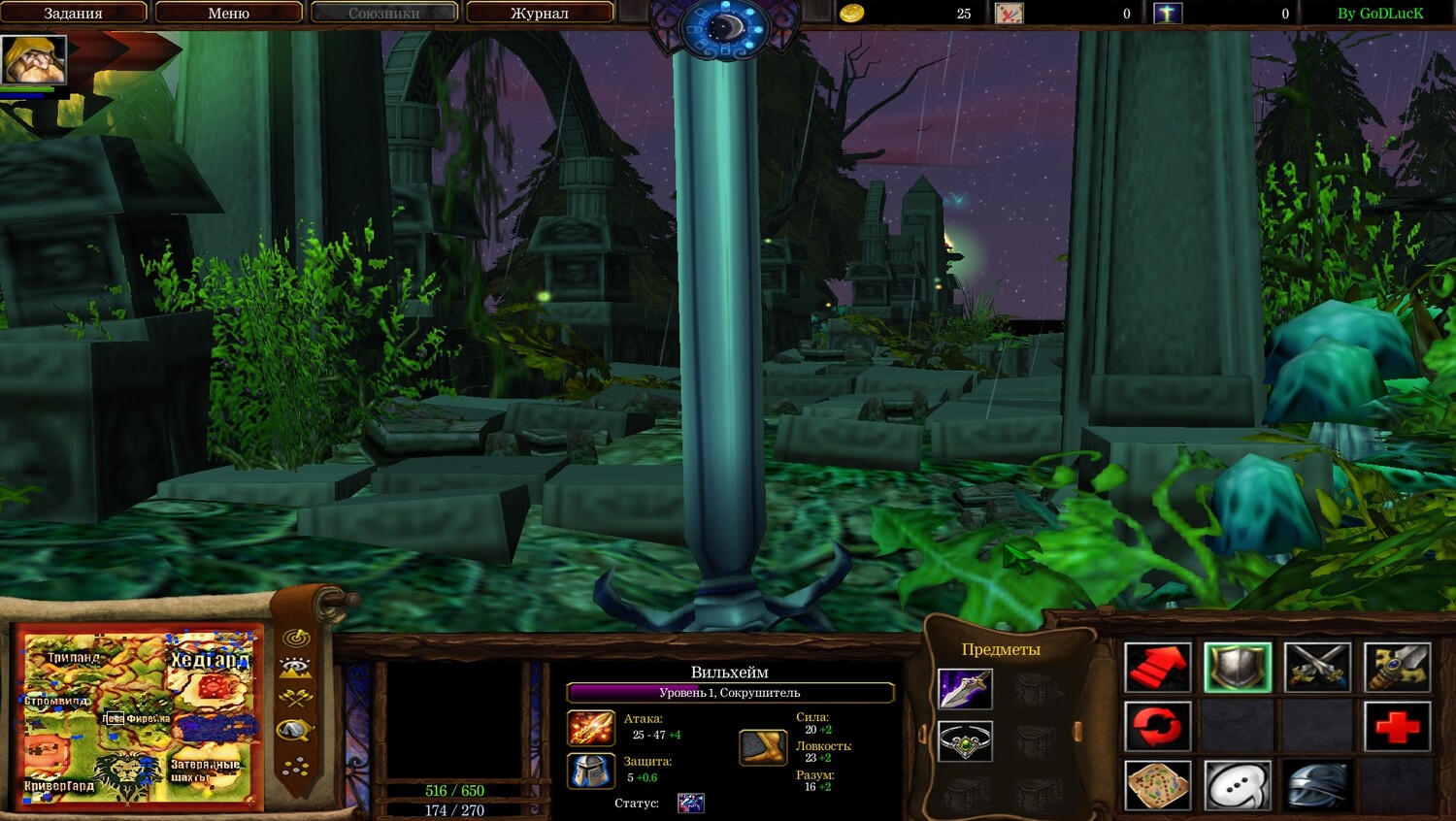This screenshot has width=1456, height=821.
Task: Open the Меню game menu
Action: (229, 13)
